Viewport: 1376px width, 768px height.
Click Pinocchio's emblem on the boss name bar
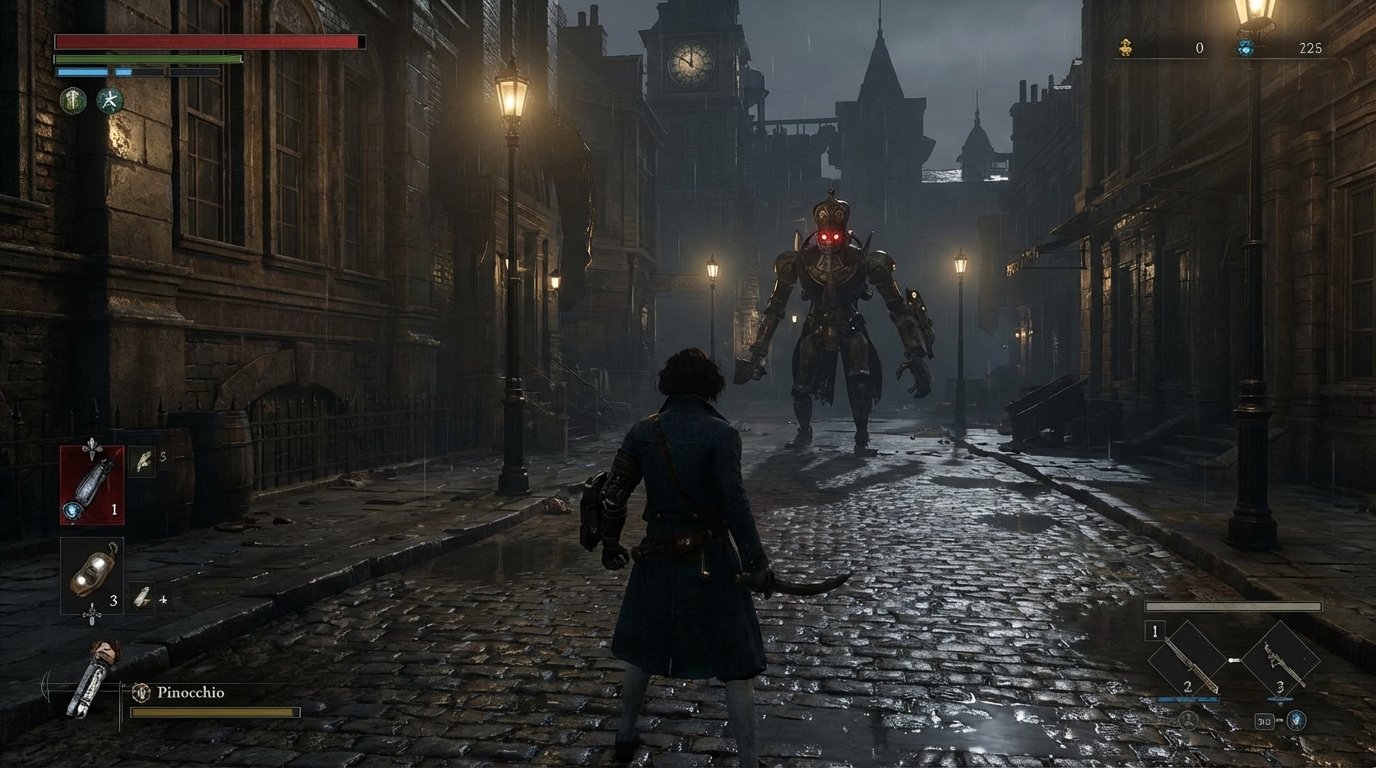point(141,692)
